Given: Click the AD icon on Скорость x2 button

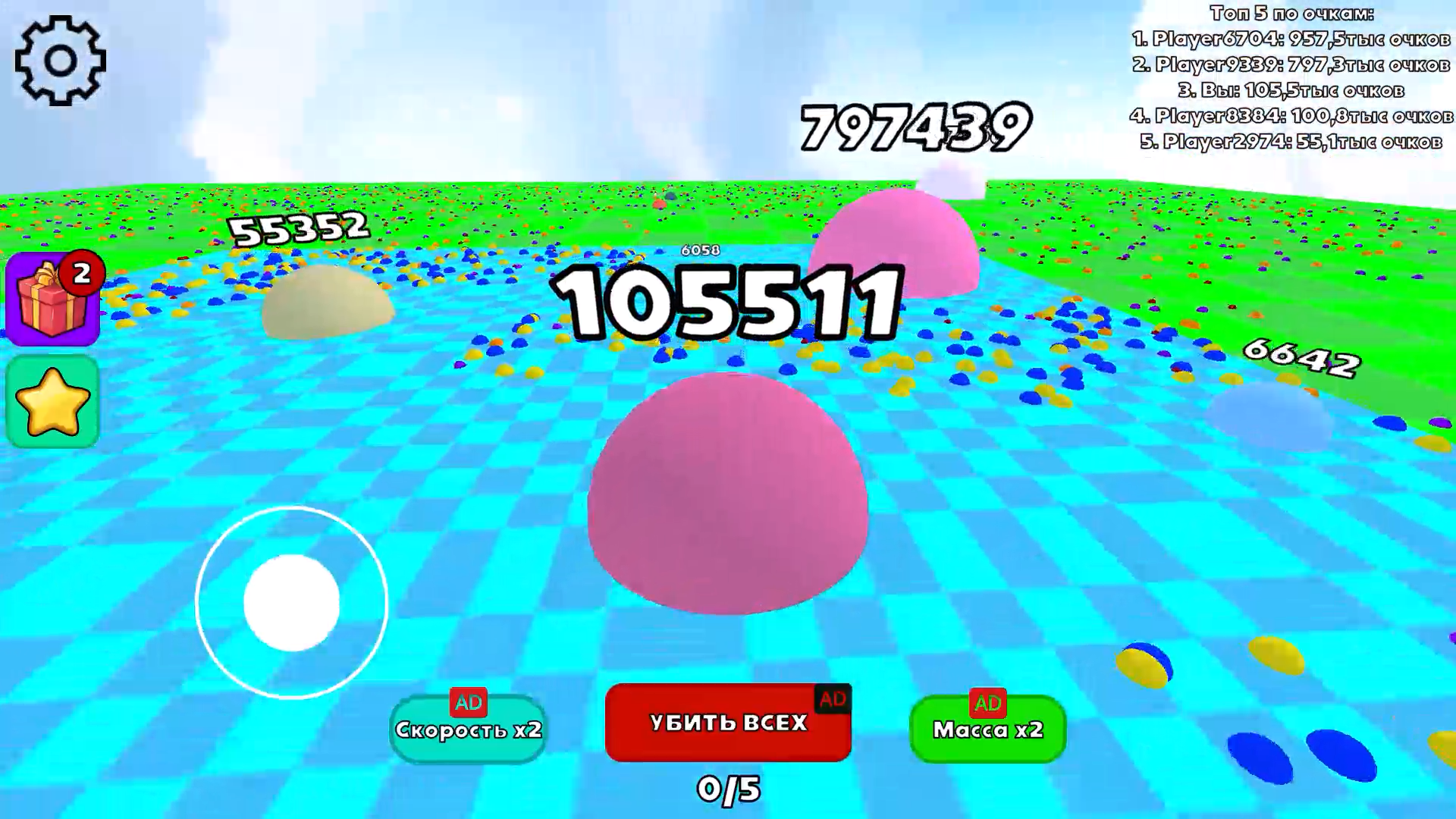Looking at the screenshot, I should (469, 703).
